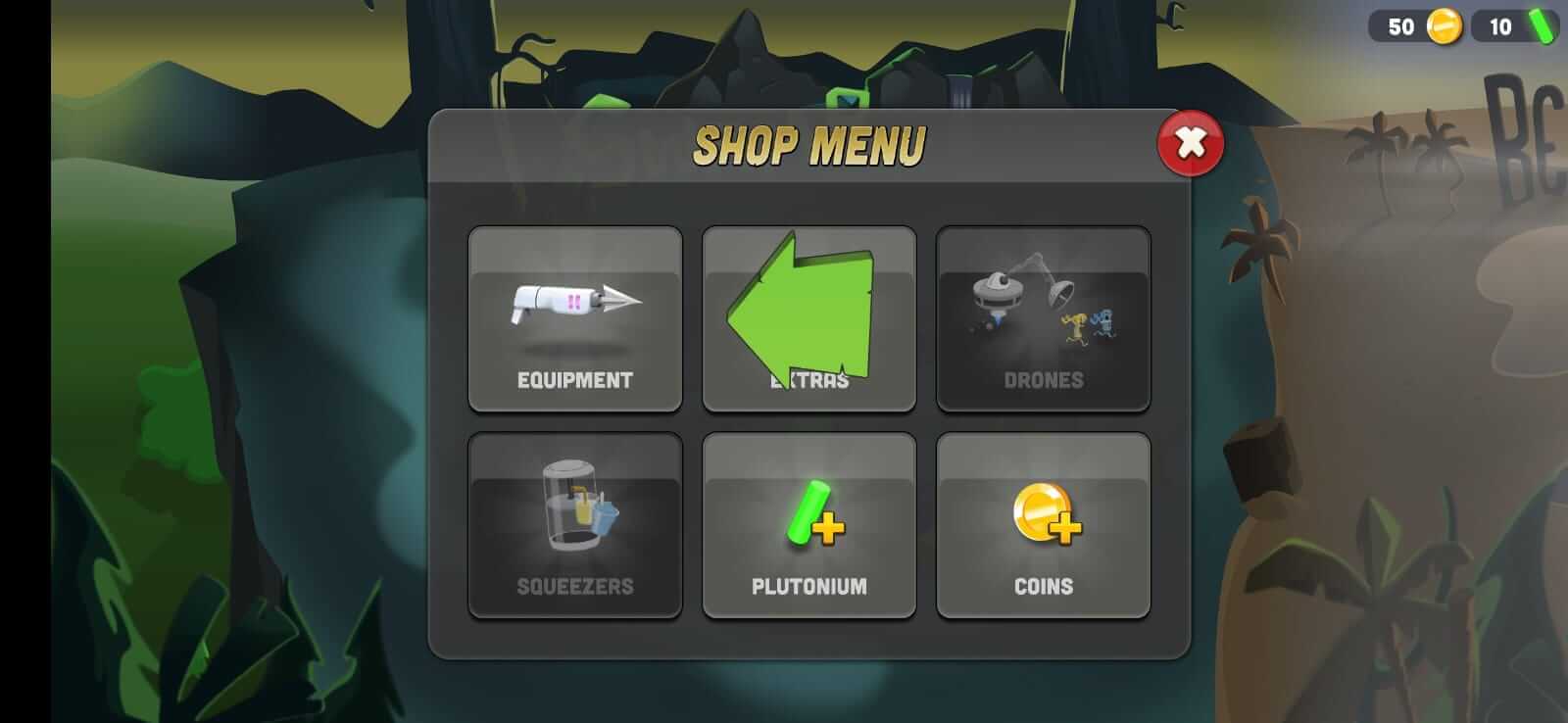Viewport: 1568px width, 723px height.
Task: Select the Drones shop category
Action: point(1044,318)
